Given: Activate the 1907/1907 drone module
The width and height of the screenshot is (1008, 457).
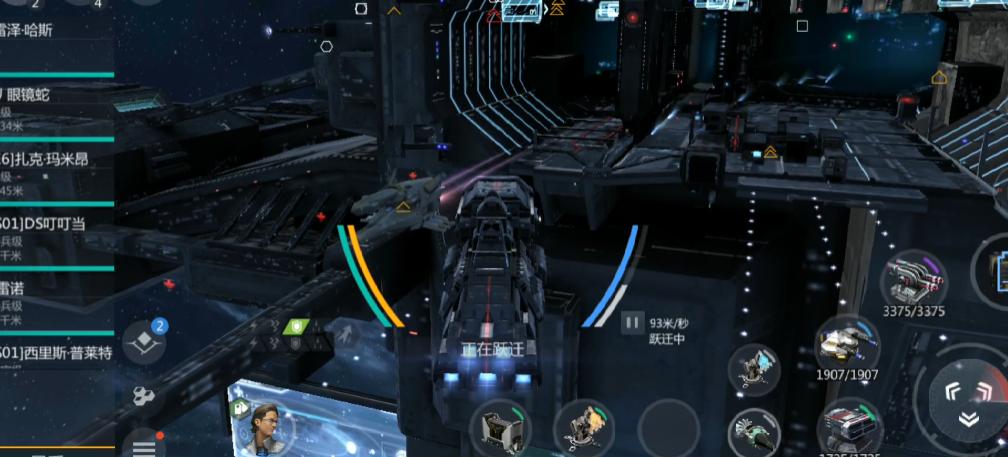Looking at the screenshot, I should pyautogui.click(x=847, y=344).
